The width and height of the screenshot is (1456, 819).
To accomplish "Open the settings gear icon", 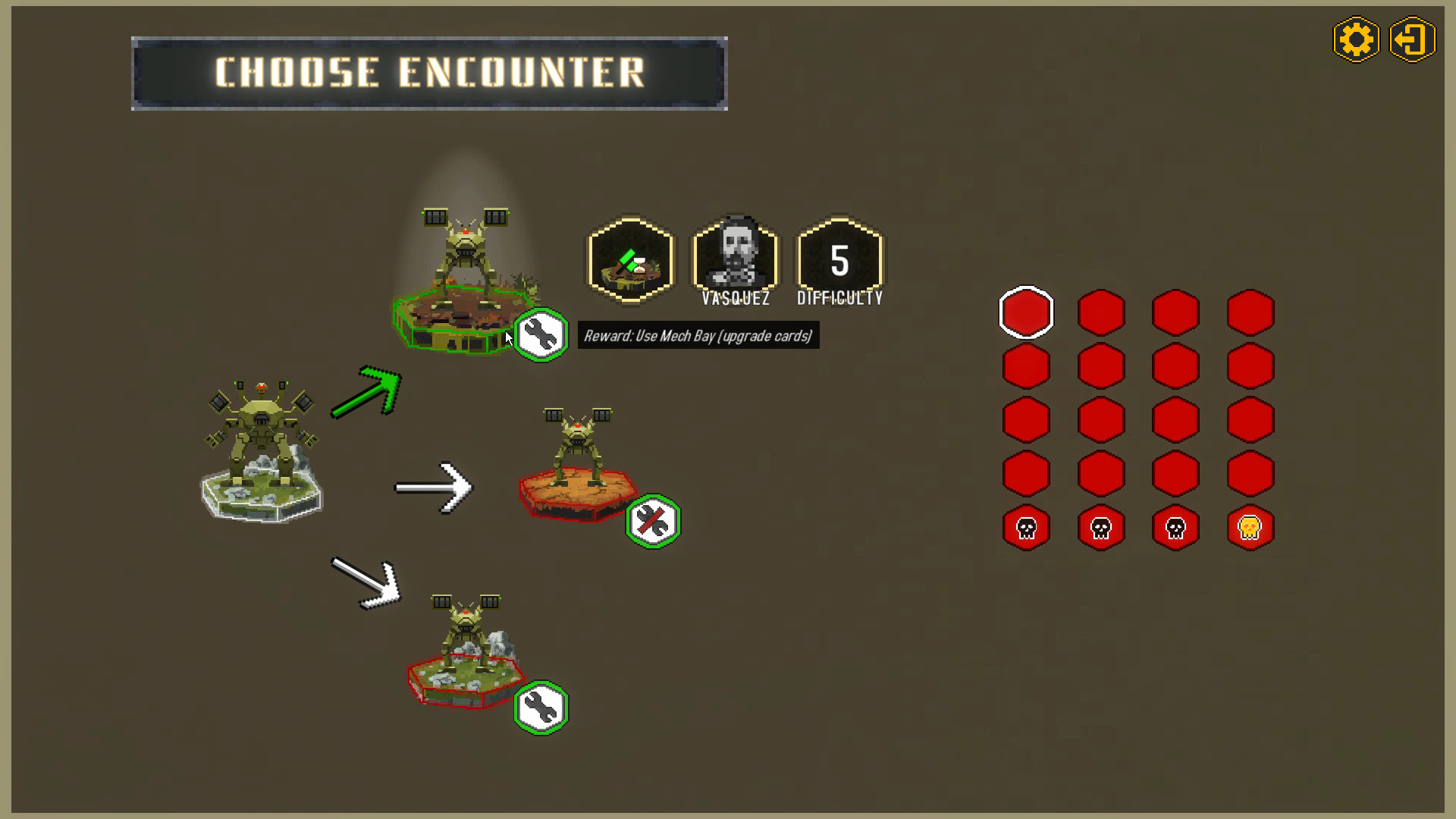I will pyautogui.click(x=1357, y=39).
